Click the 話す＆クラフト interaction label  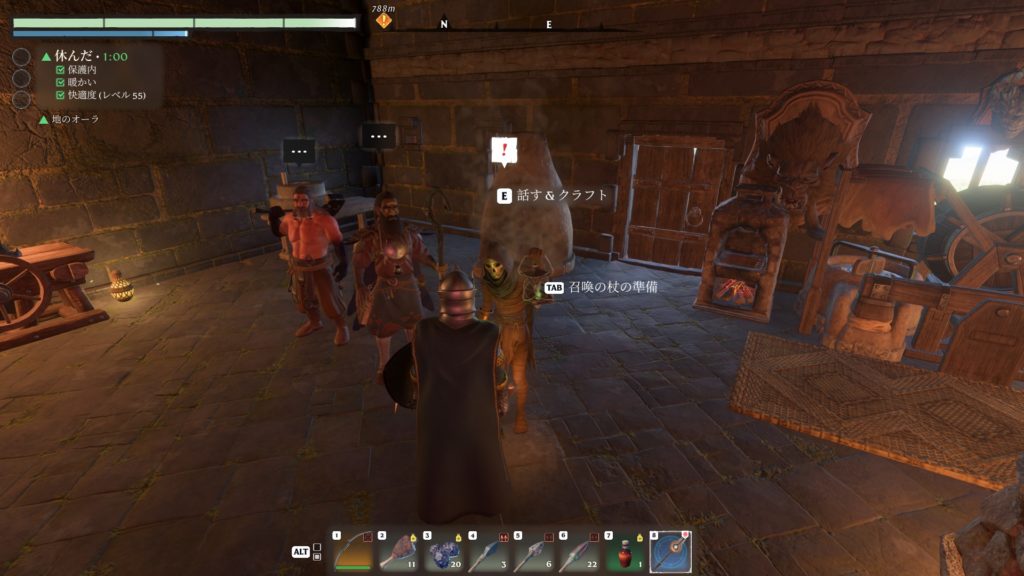coord(562,196)
